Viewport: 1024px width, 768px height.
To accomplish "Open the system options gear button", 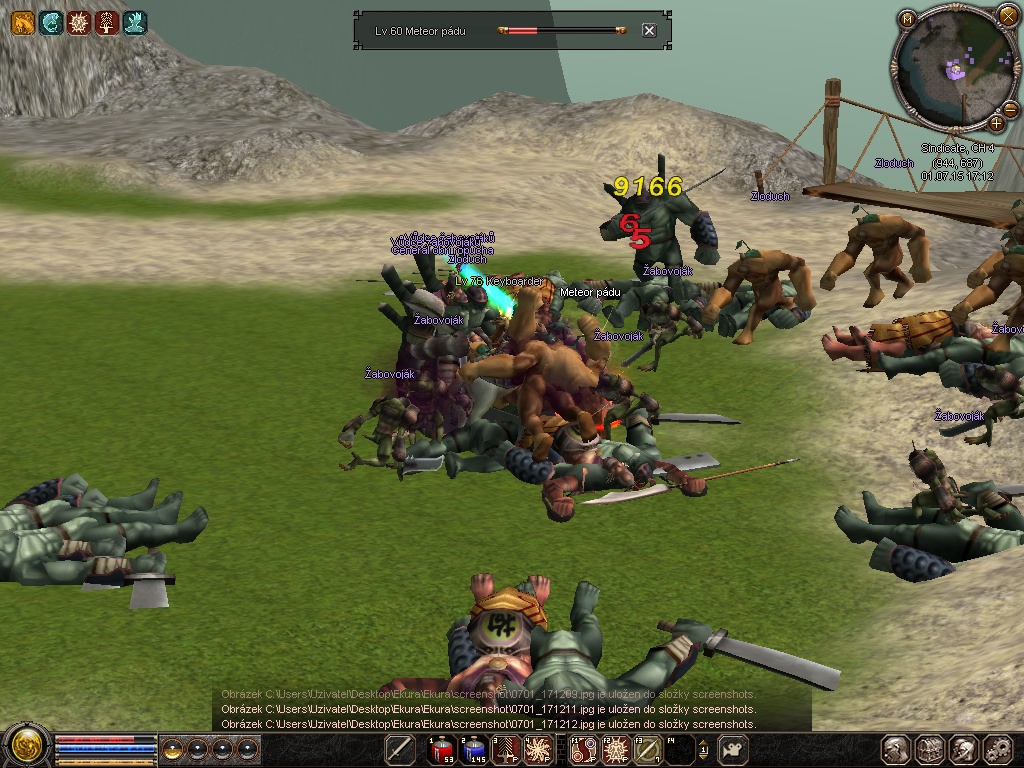I will tap(998, 749).
